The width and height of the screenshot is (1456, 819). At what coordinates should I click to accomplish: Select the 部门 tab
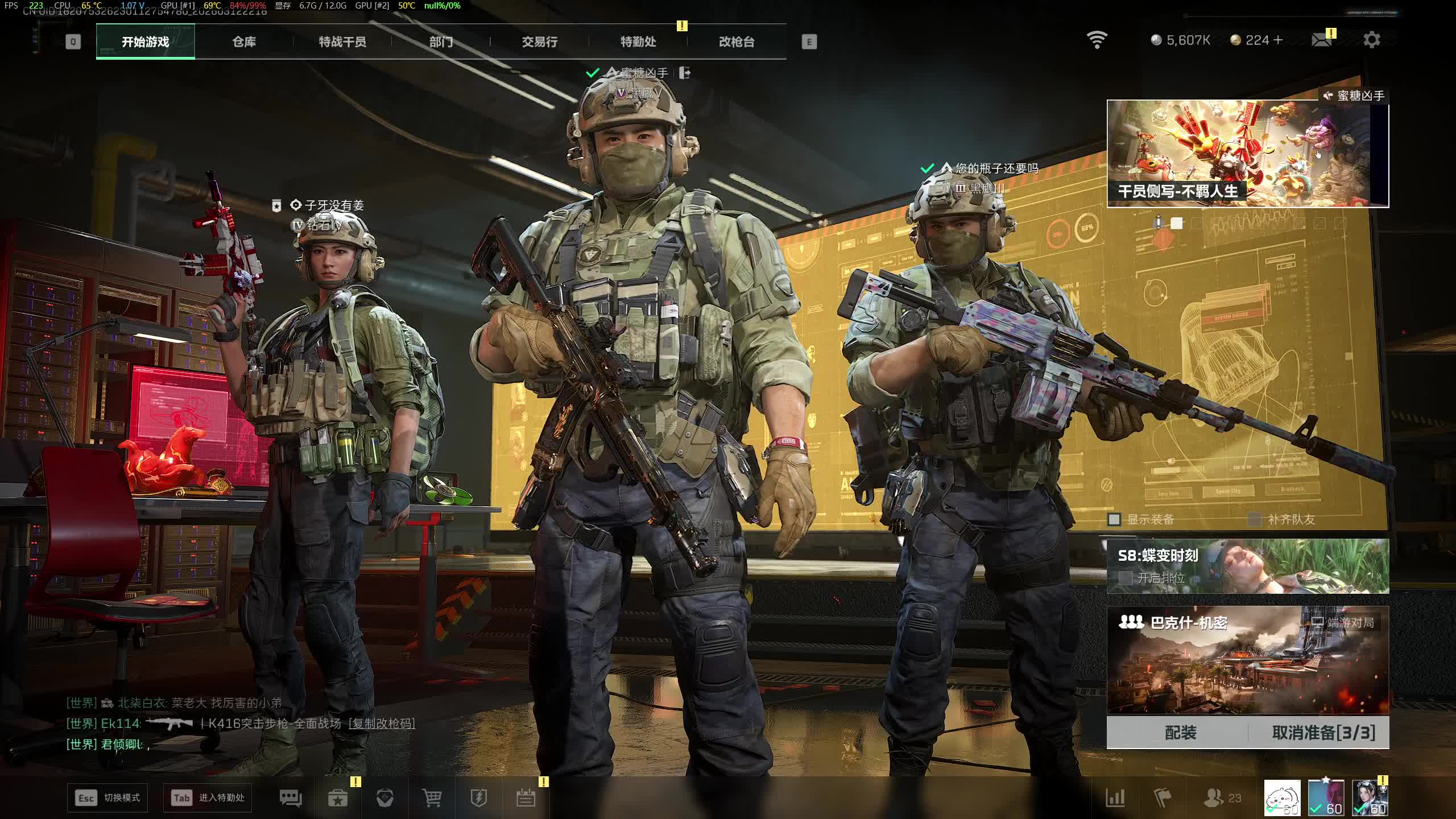click(x=441, y=42)
